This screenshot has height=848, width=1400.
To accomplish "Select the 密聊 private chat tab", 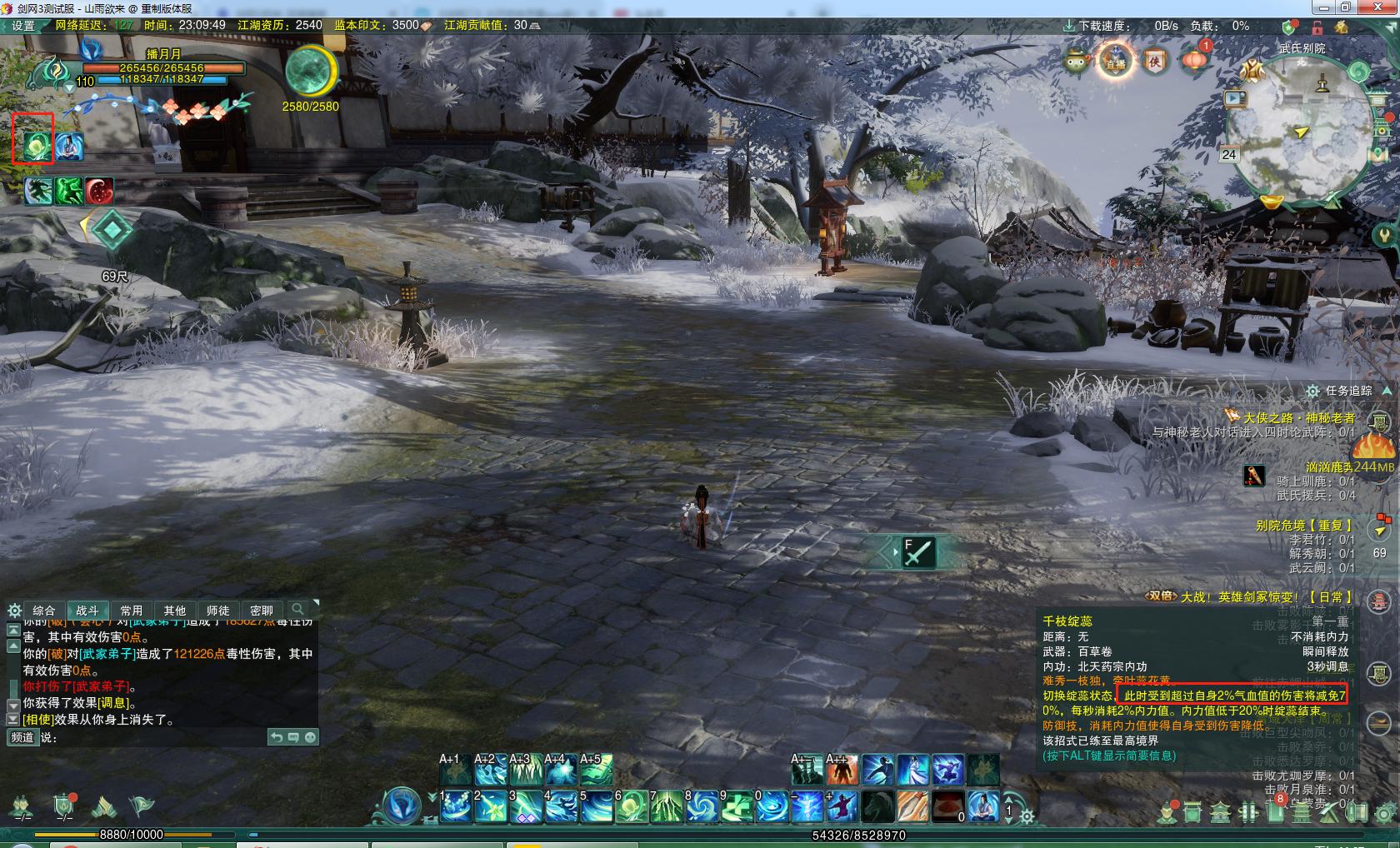I will [x=261, y=611].
